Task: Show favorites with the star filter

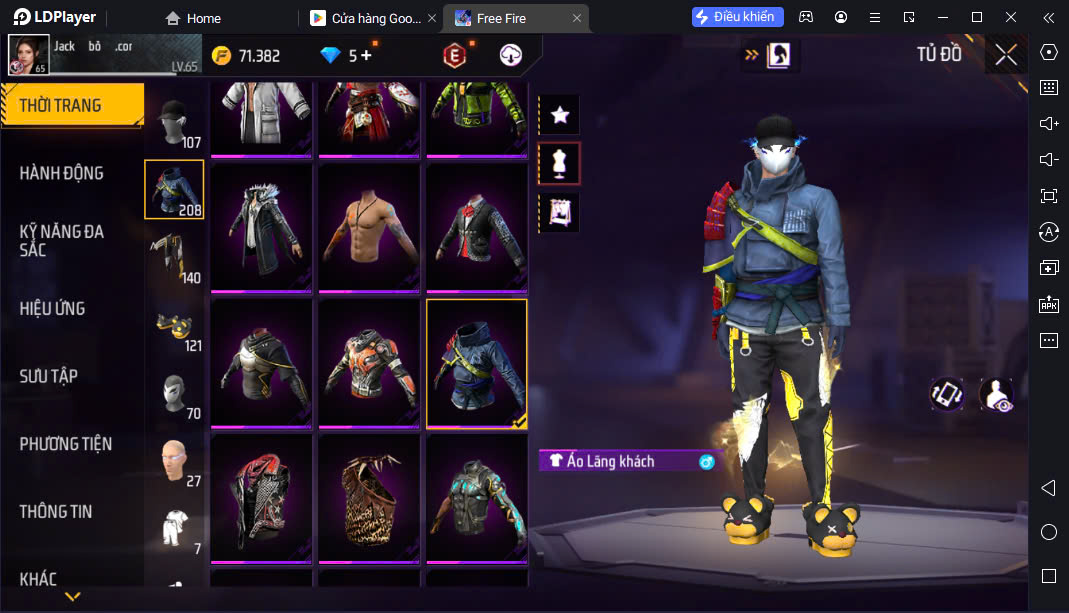Action: [x=559, y=115]
